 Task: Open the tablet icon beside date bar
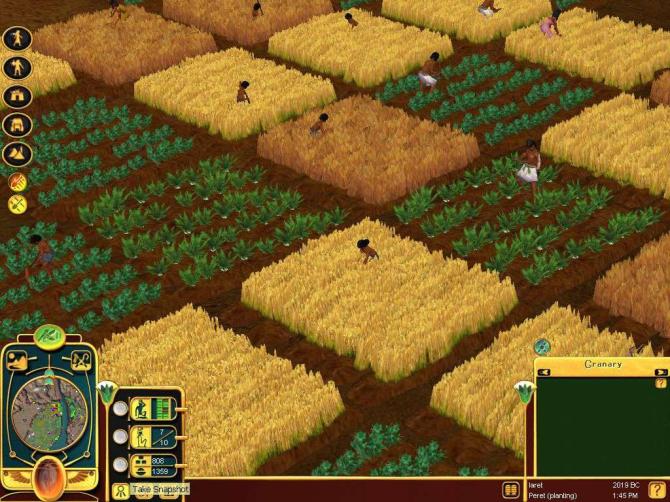pos(512,489)
